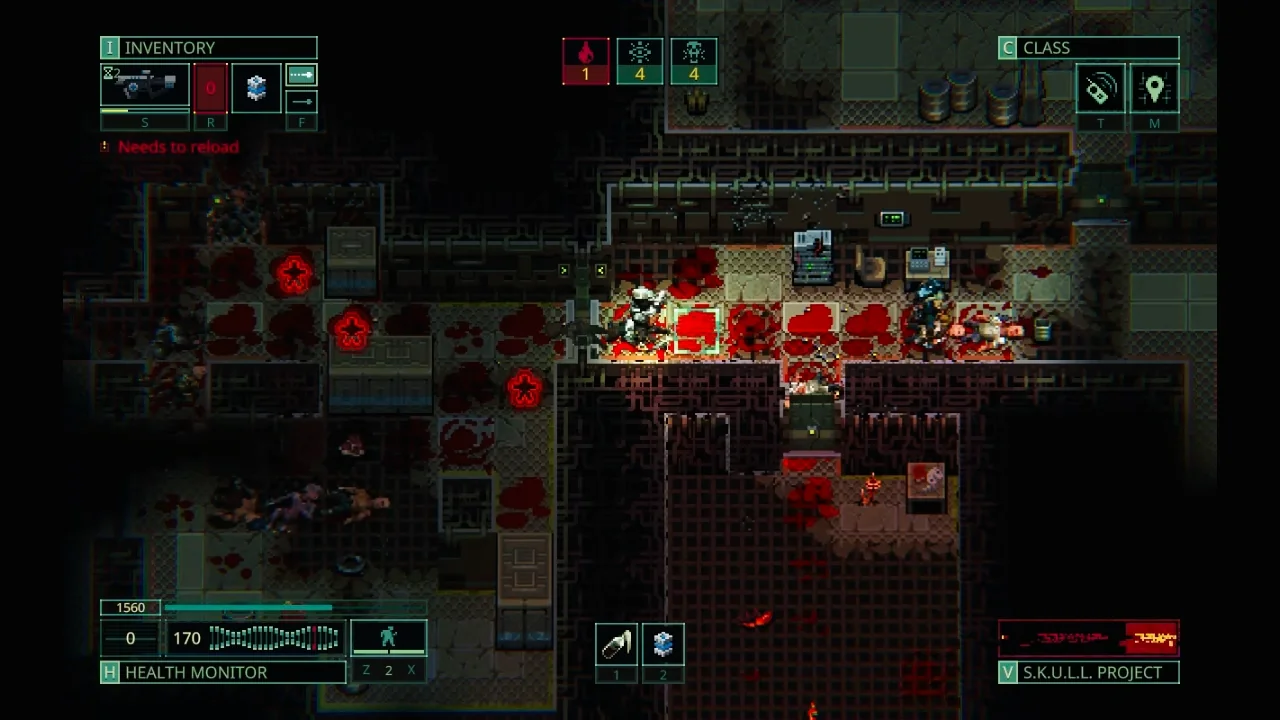
Task: Toggle the dotted-arrow fire mode in slot F
Action: 301,75
